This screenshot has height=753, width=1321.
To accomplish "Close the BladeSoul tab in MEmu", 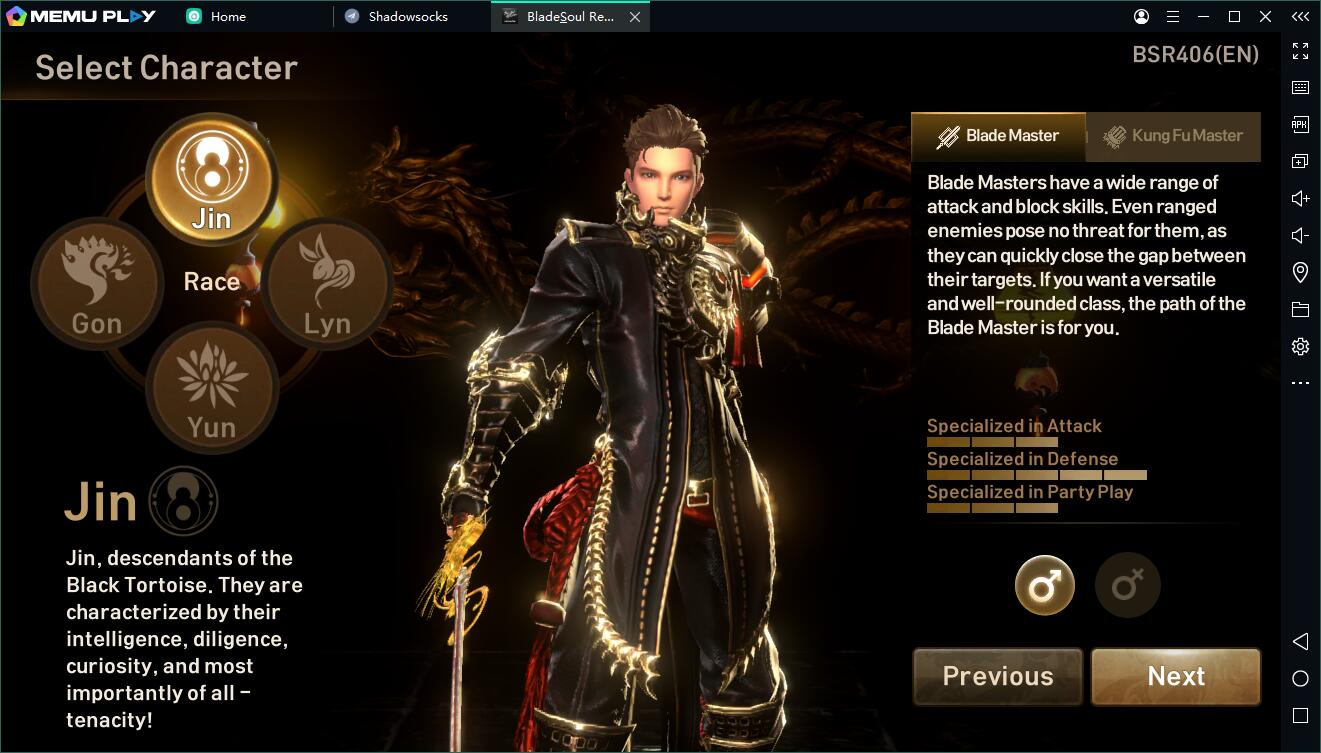I will [x=634, y=17].
